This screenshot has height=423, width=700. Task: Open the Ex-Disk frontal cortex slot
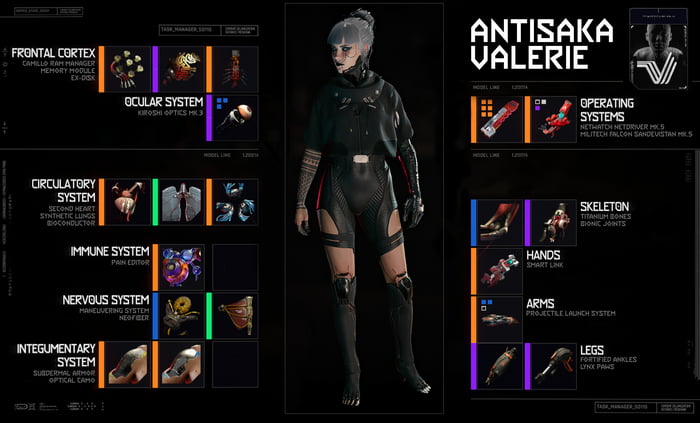(x=234, y=69)
